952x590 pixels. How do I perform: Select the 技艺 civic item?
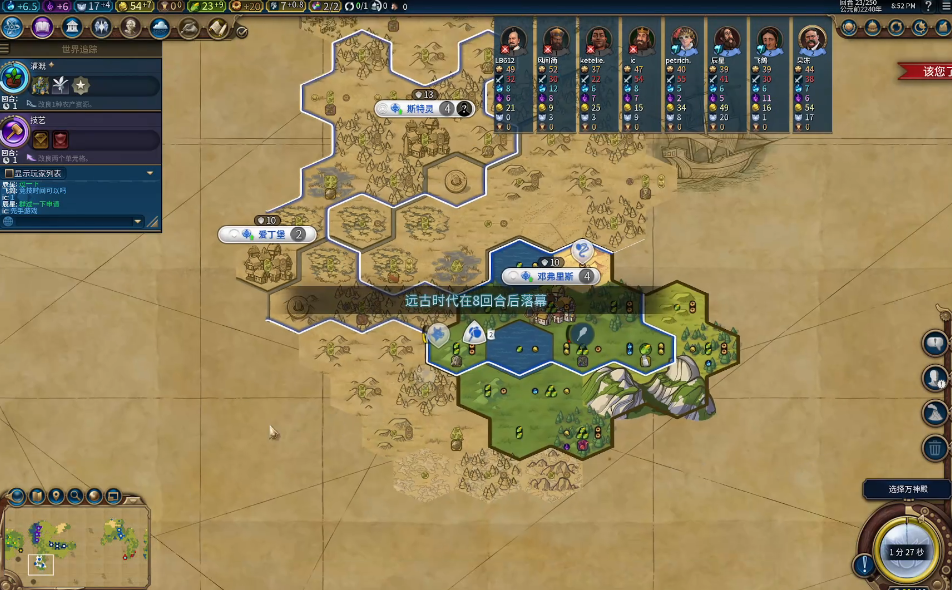click(x=14, y=131)
